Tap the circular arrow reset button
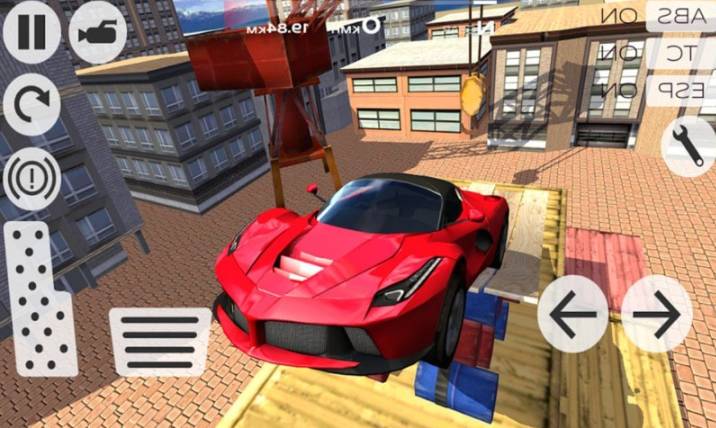 (x=31, y=104)
